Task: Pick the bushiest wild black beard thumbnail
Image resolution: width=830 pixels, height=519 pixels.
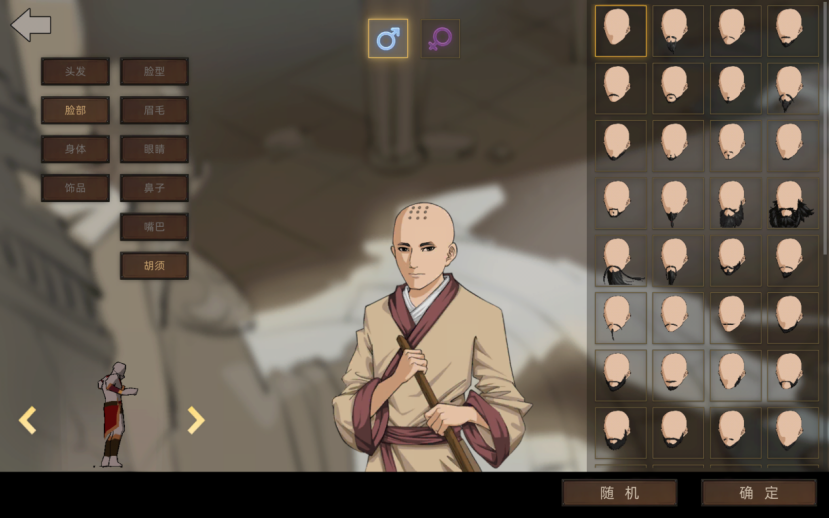Action: (792, 203)
